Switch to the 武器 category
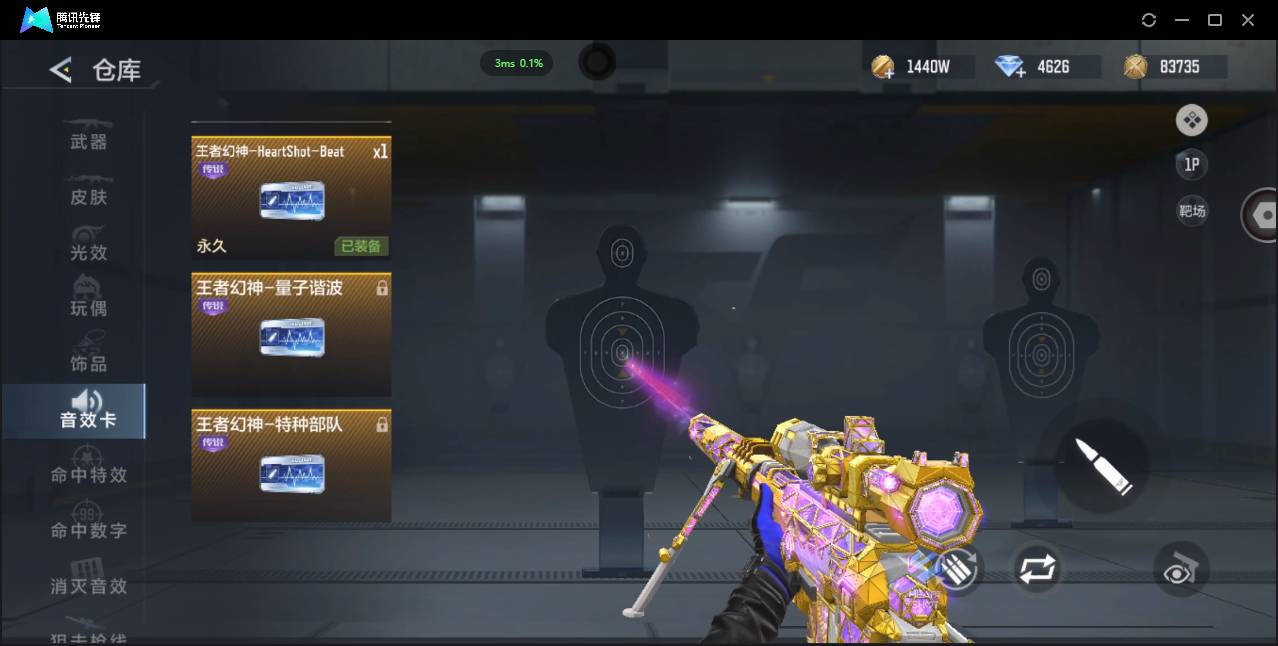Screen dimensions: 1278x646 coord(88,142)
